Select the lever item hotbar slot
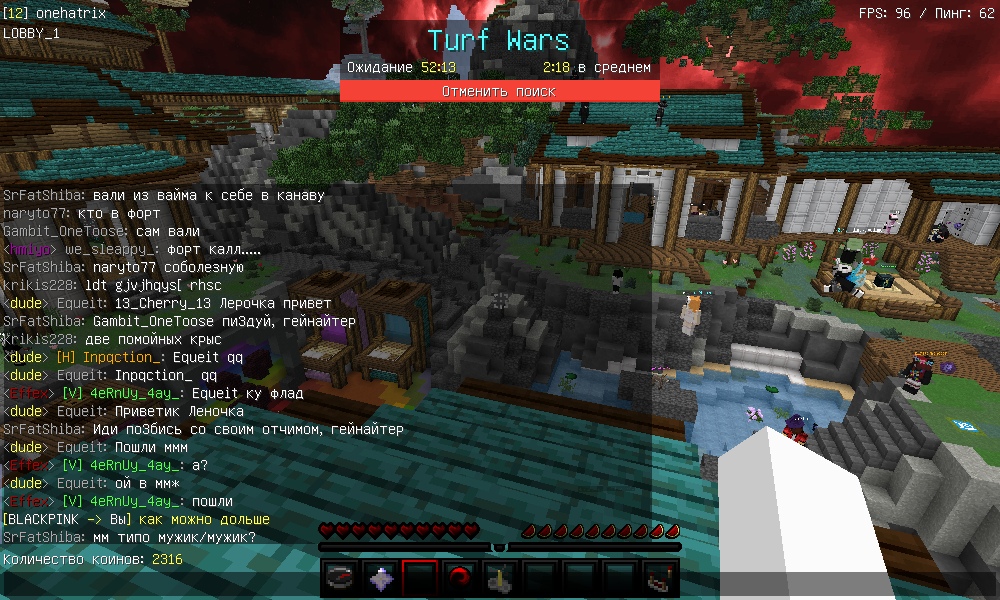This screenshot has width=1000, height=600. (499, 578)
